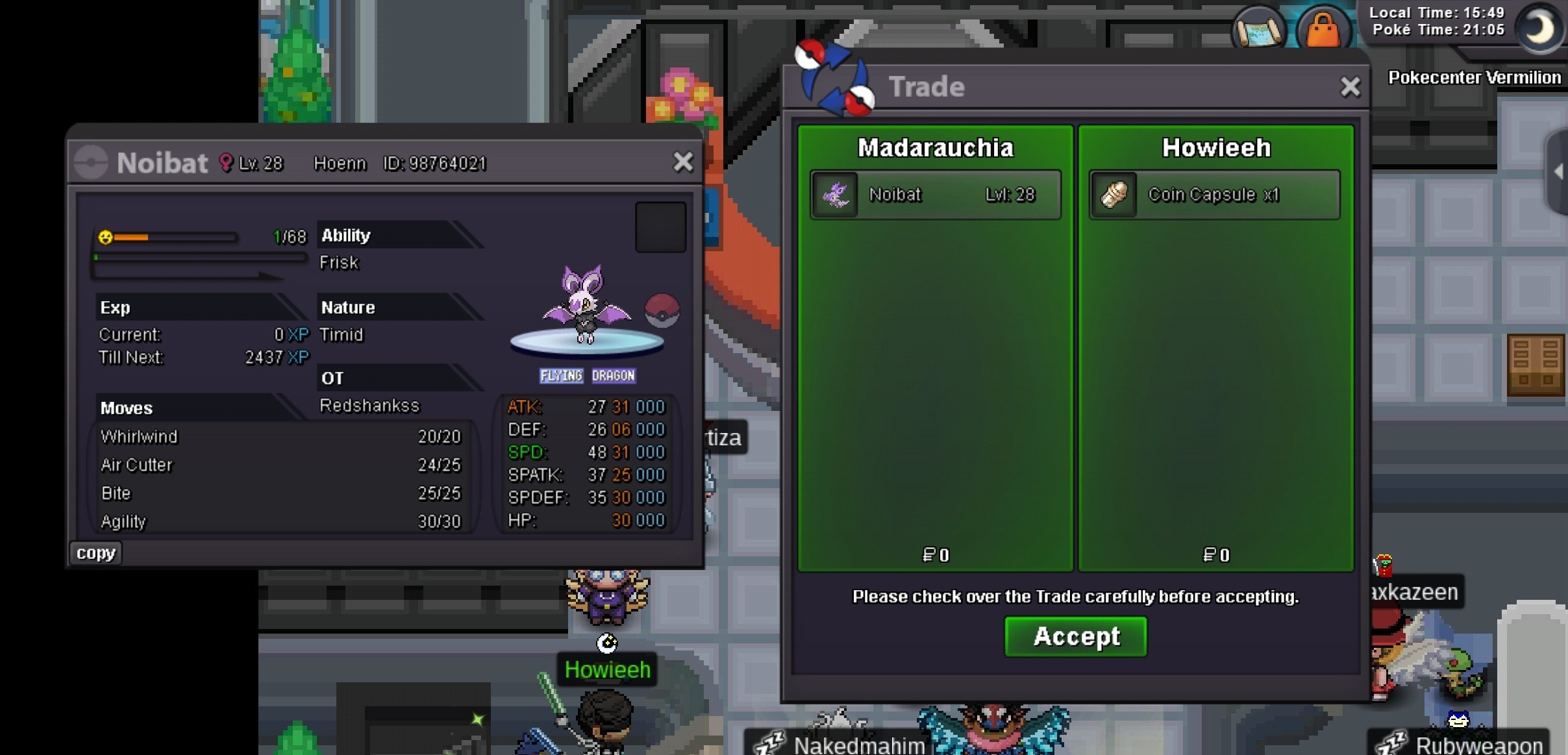Close the Trade window
This screenshot has height=755, width=1568.
point(1350,86)
